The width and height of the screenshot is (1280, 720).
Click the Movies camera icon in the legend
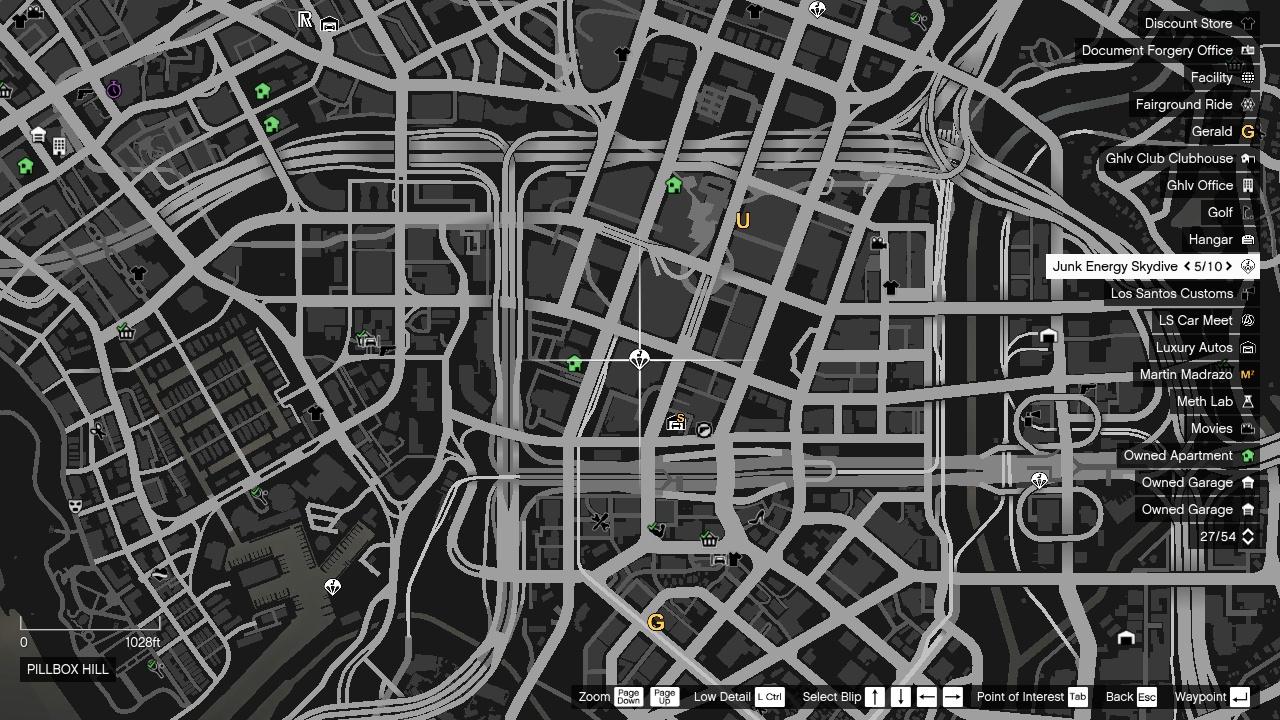click(x=1246, y=428)
